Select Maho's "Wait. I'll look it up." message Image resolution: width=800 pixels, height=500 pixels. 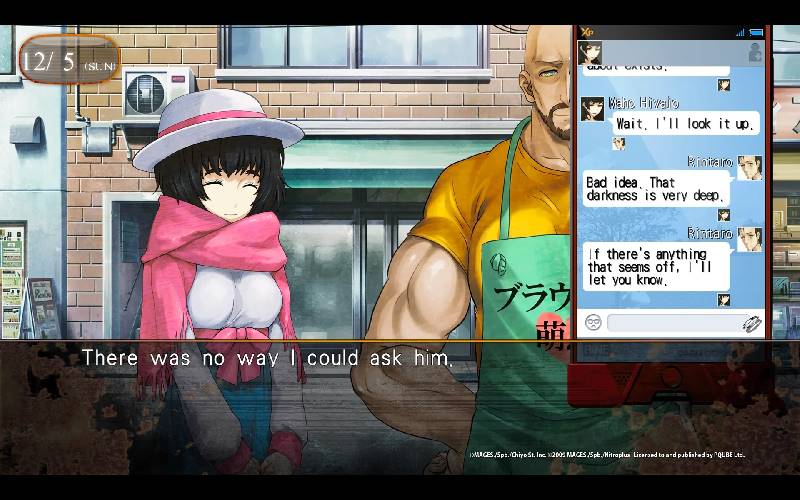tap(685, 123)
